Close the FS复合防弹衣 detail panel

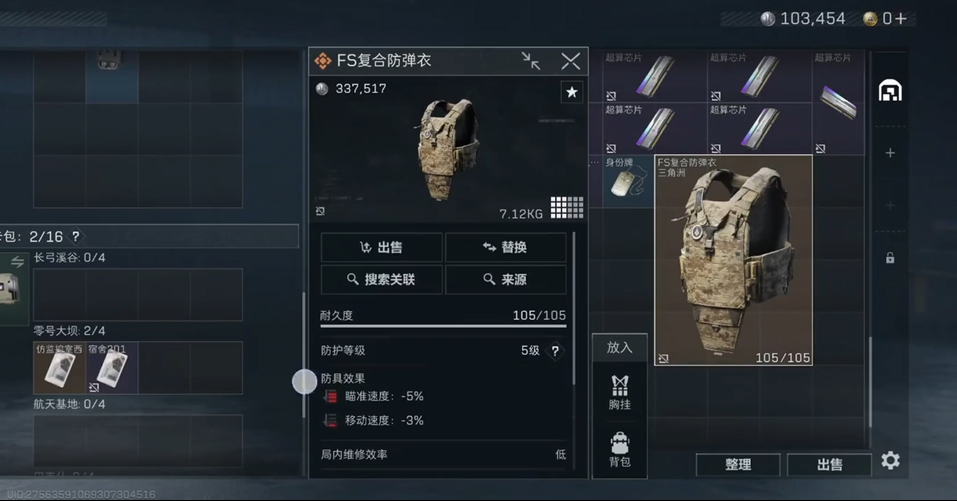(570, 61)
